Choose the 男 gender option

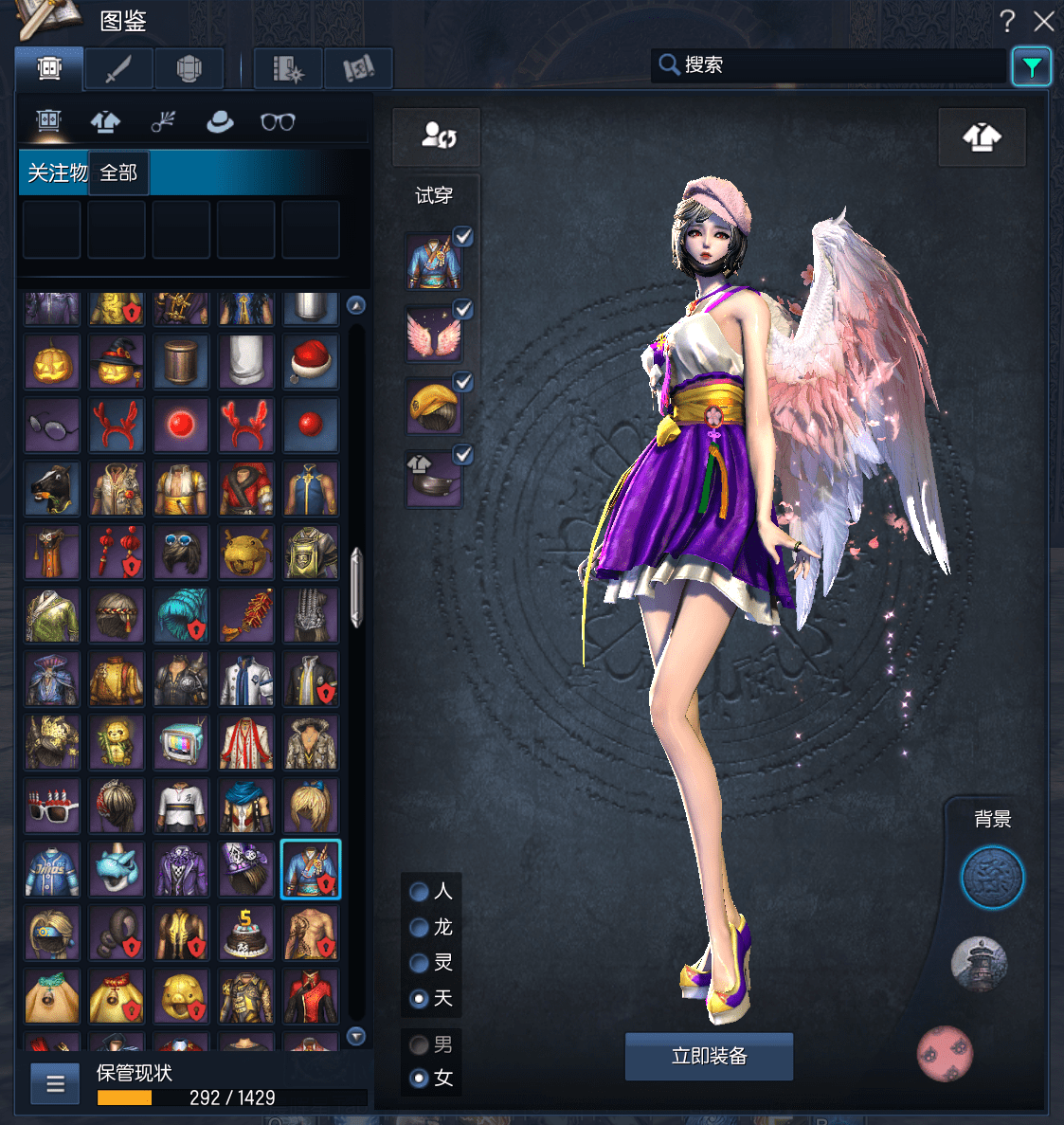coord(419,1044)
